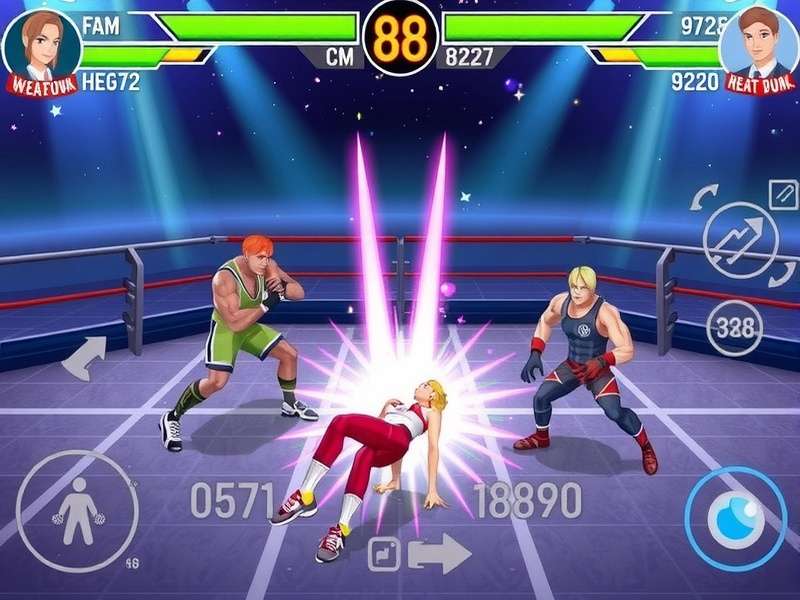Tap the gray arrow pointing right
The width and height of the screenshot is (800, 600).
pos(441,553)
